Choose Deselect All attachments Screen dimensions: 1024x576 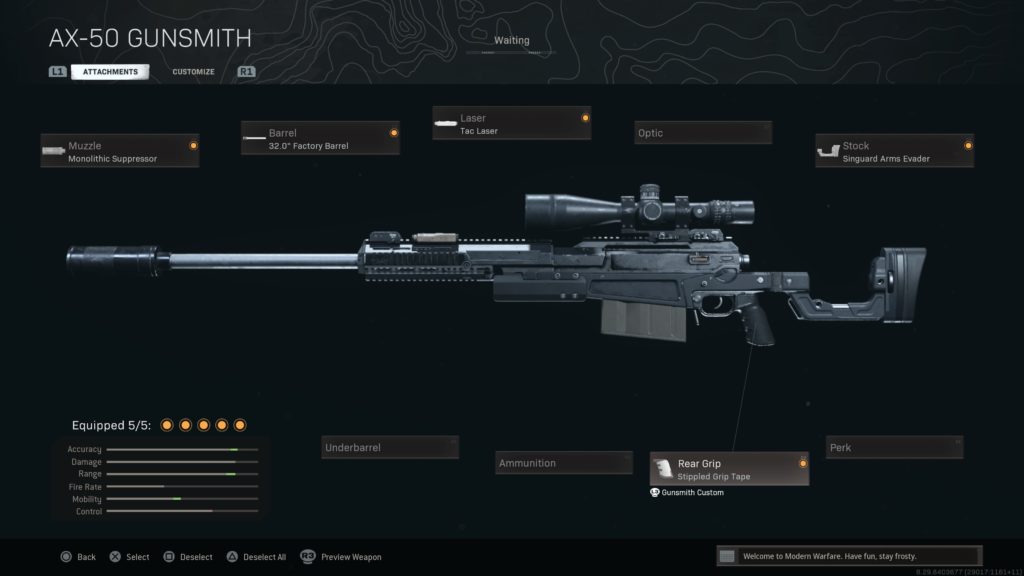coord(258,557)
